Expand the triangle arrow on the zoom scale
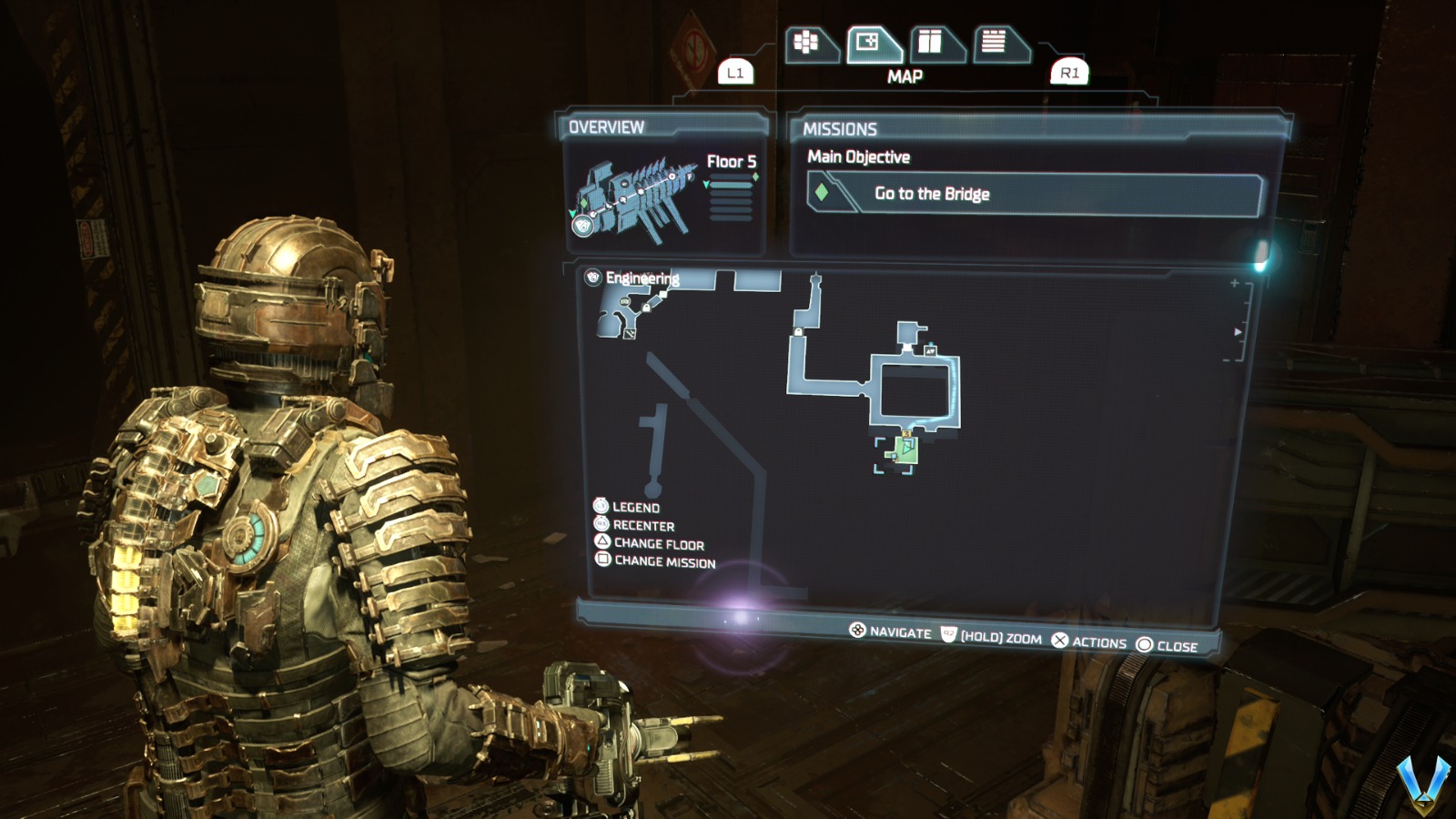 tap(1236, 332)
